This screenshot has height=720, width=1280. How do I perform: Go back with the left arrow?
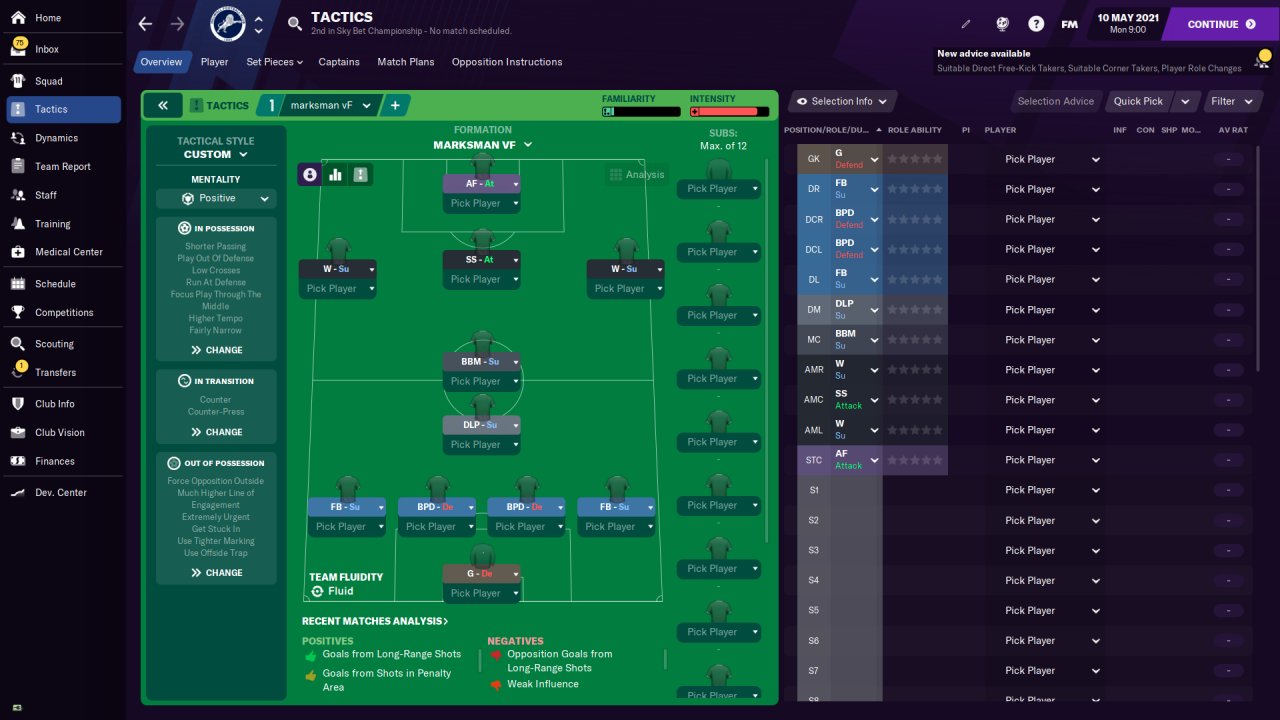point(145,24)
